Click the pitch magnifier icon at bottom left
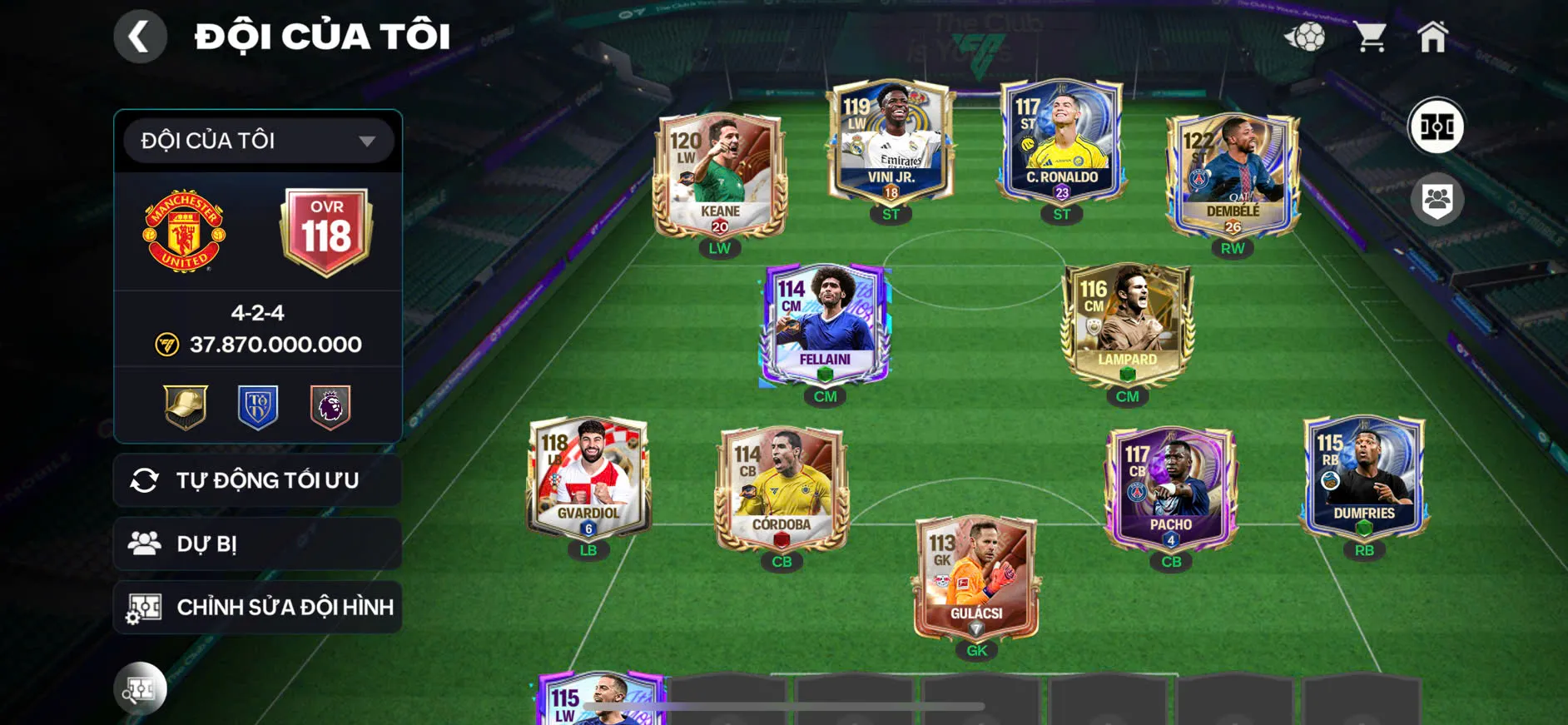 (141, 689)
